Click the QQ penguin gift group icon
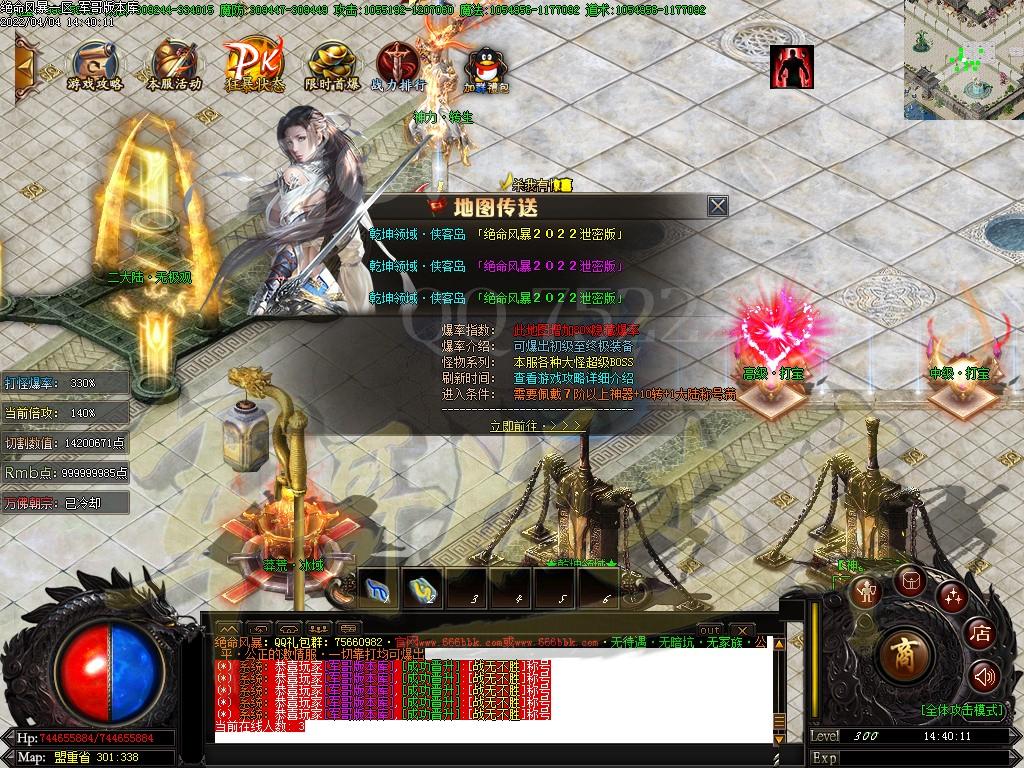The width and height of the screenshot is (1024, 768). (485, 68)
